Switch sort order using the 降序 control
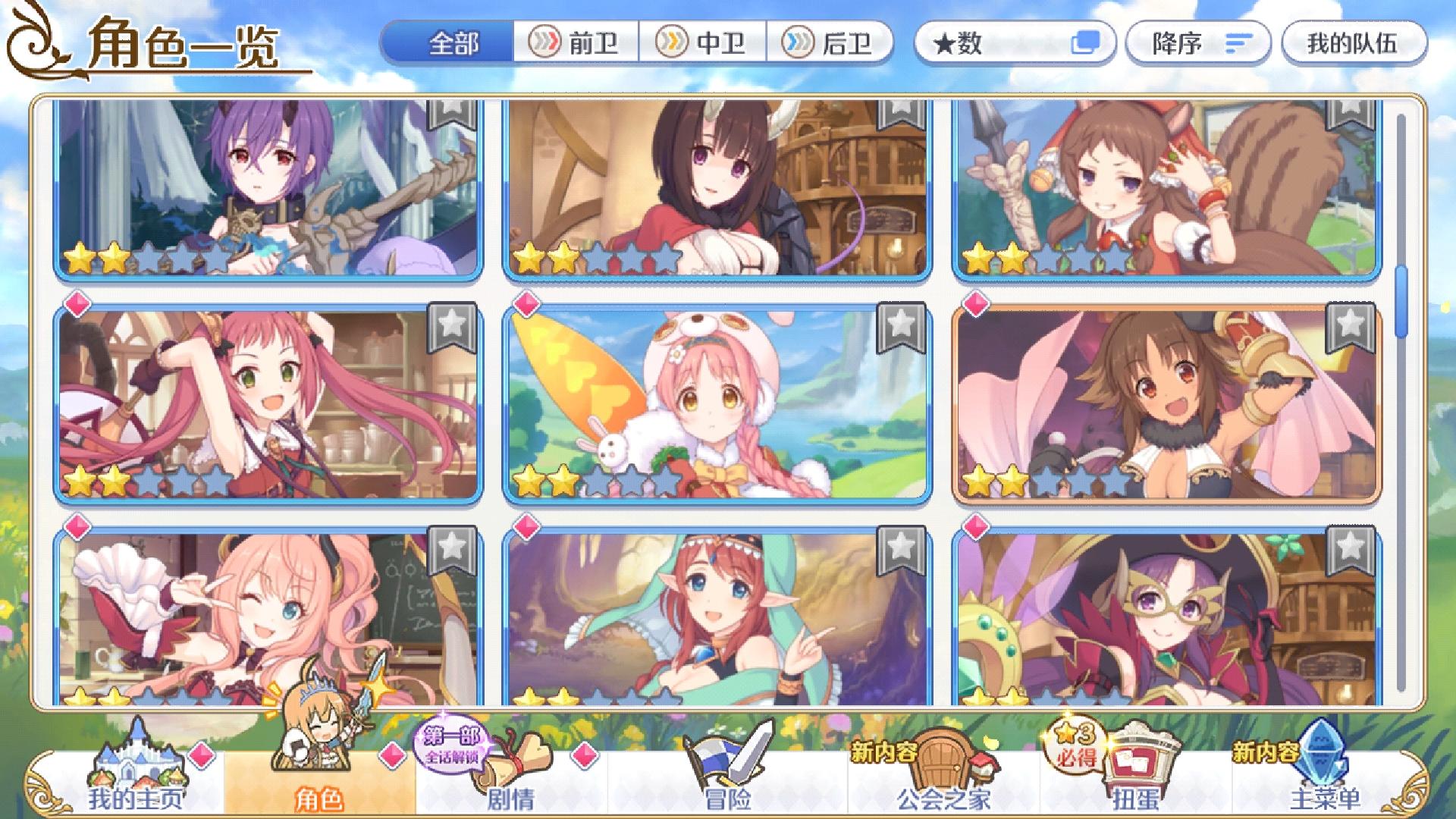 point(1197,44)
